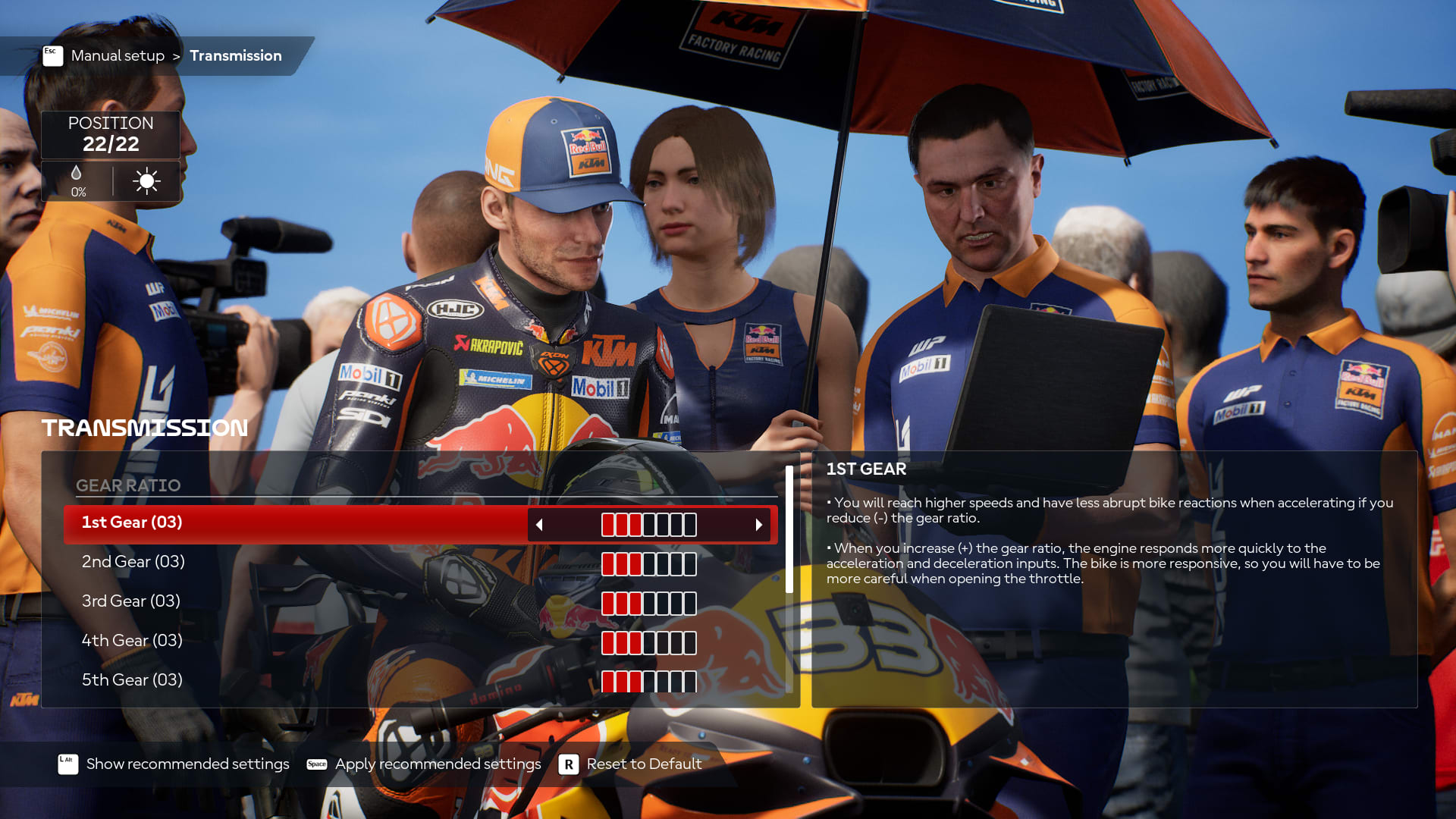
Task: Show recommended settings
Action: (187, 764)
